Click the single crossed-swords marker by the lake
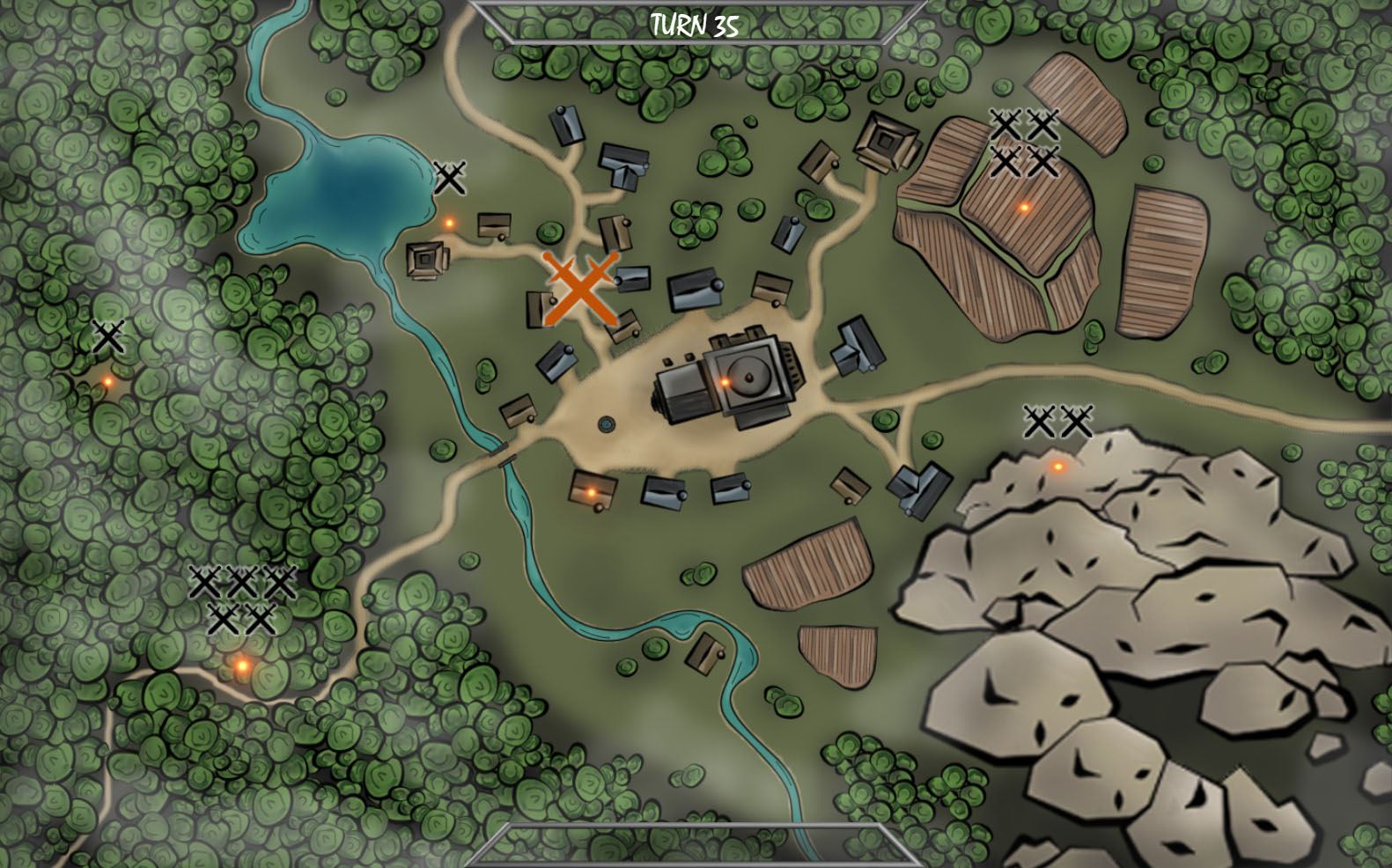The height and width of the screenshot is (868, 1392). [449, 179]
